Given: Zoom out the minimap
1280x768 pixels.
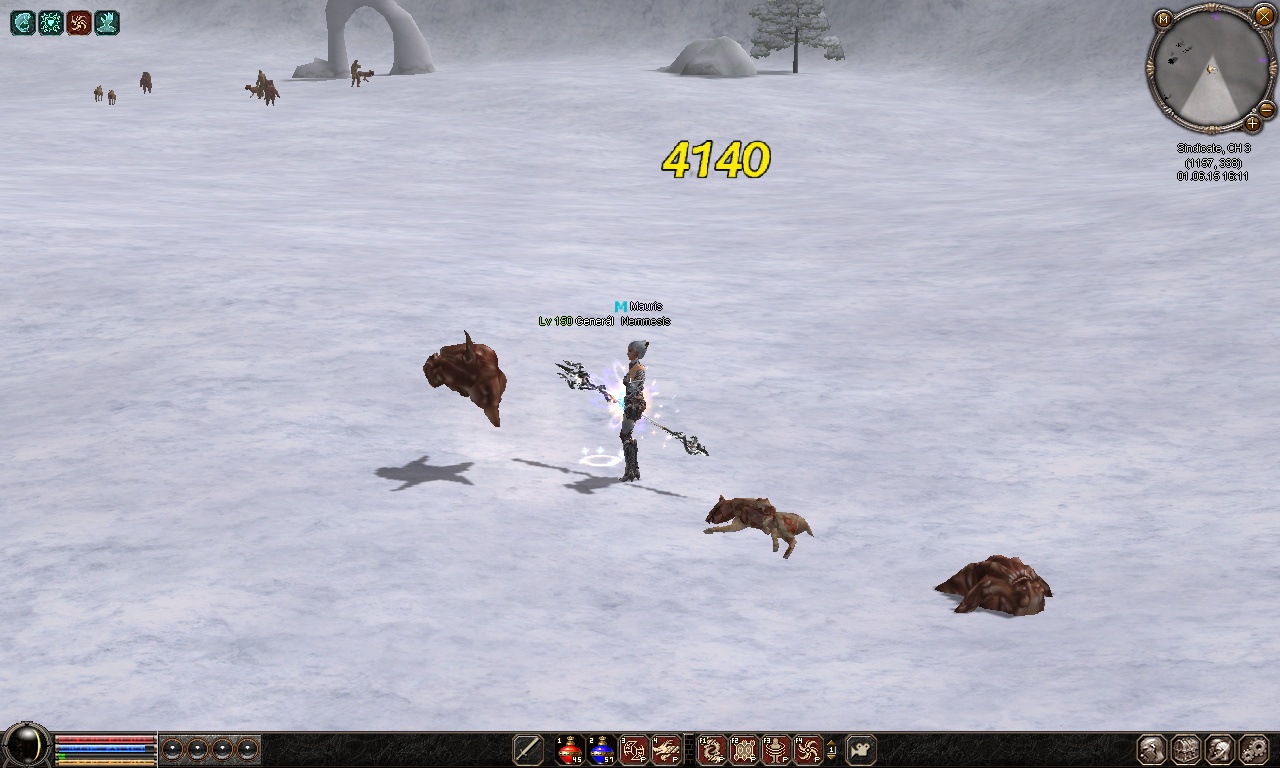Looking at the screenshot, I should click(1266, 109).
